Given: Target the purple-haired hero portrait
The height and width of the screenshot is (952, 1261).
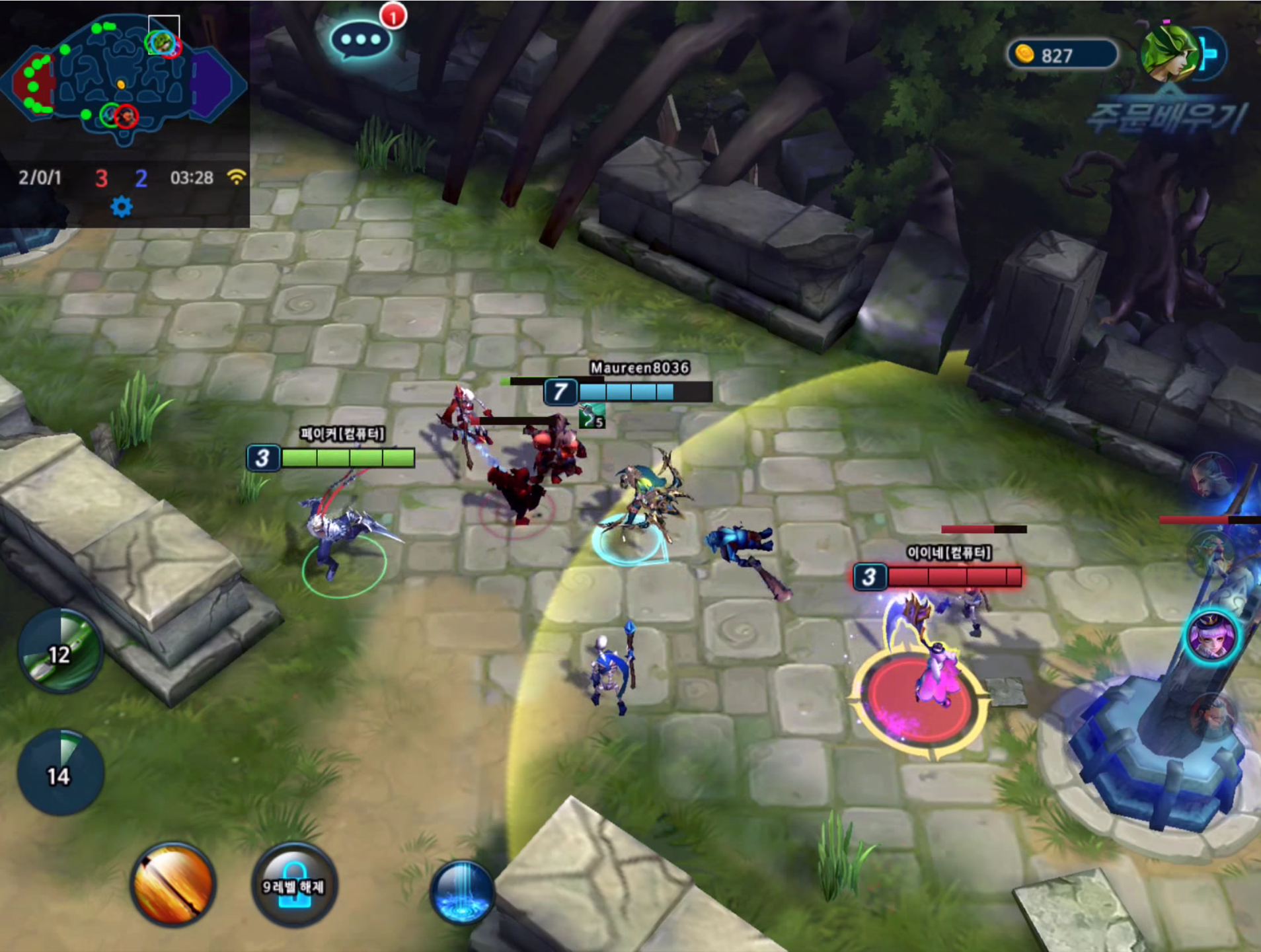Looking at the screenshot, I should 1211,636.
